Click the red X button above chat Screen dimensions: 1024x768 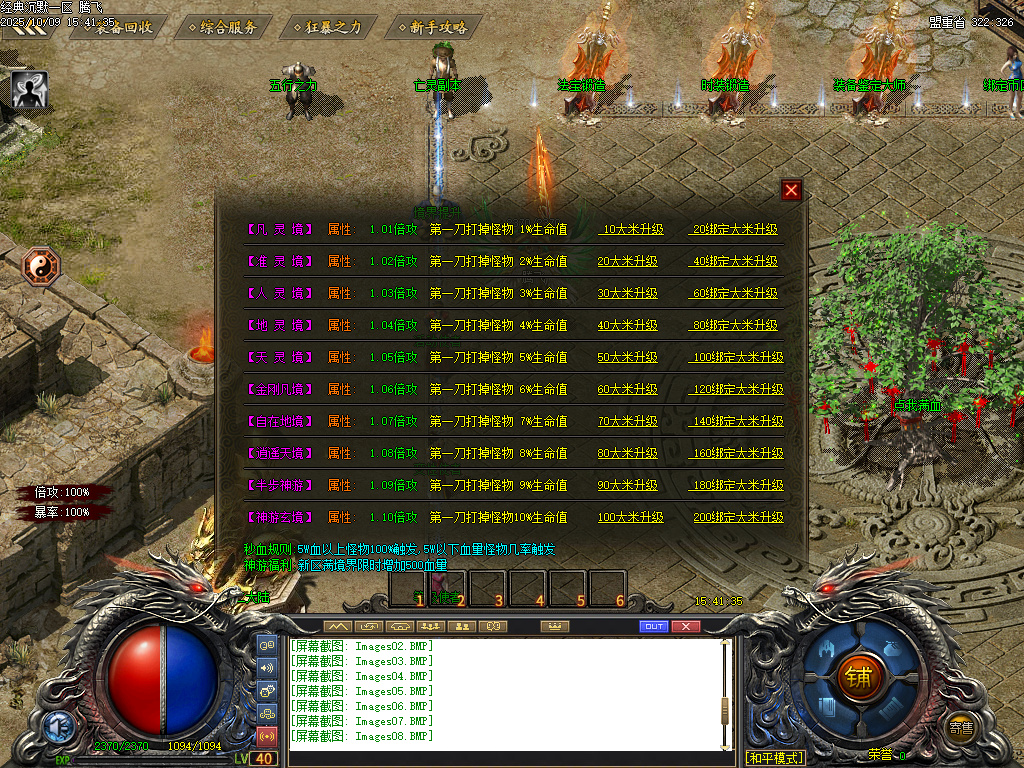pos(685,626)
